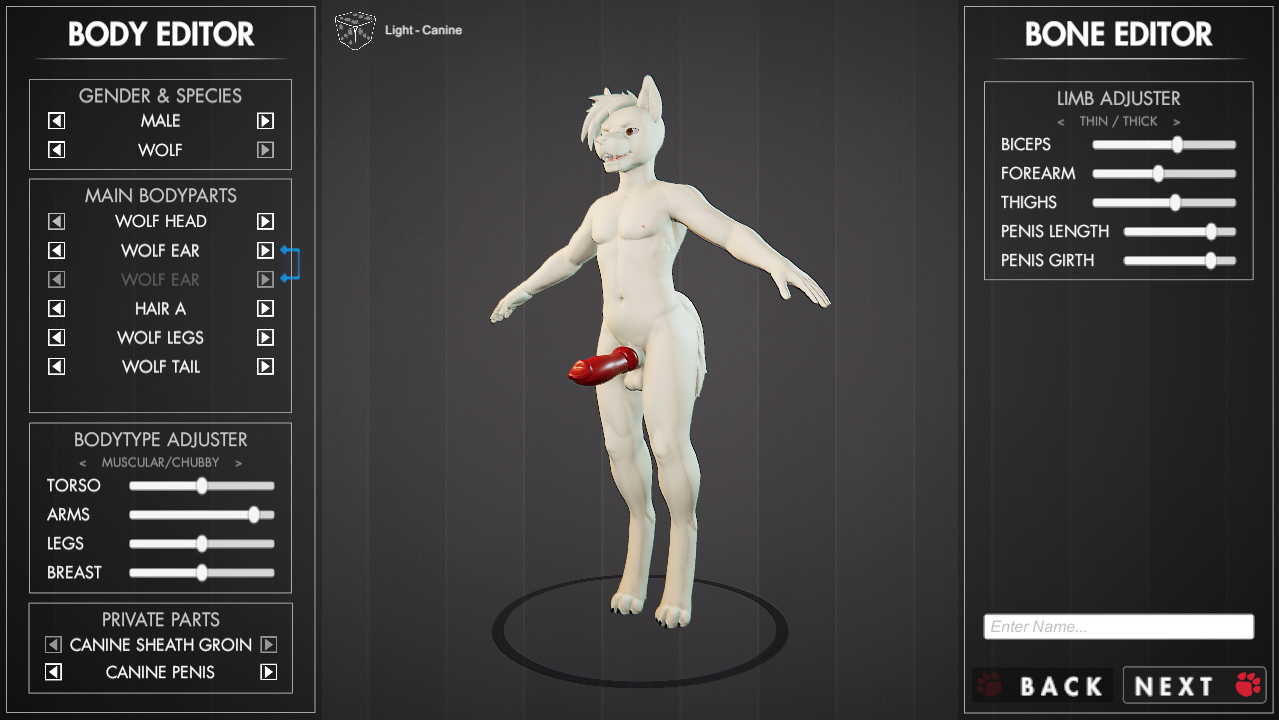Set the THIGHS thickness slider

[x=1175, y=203]
